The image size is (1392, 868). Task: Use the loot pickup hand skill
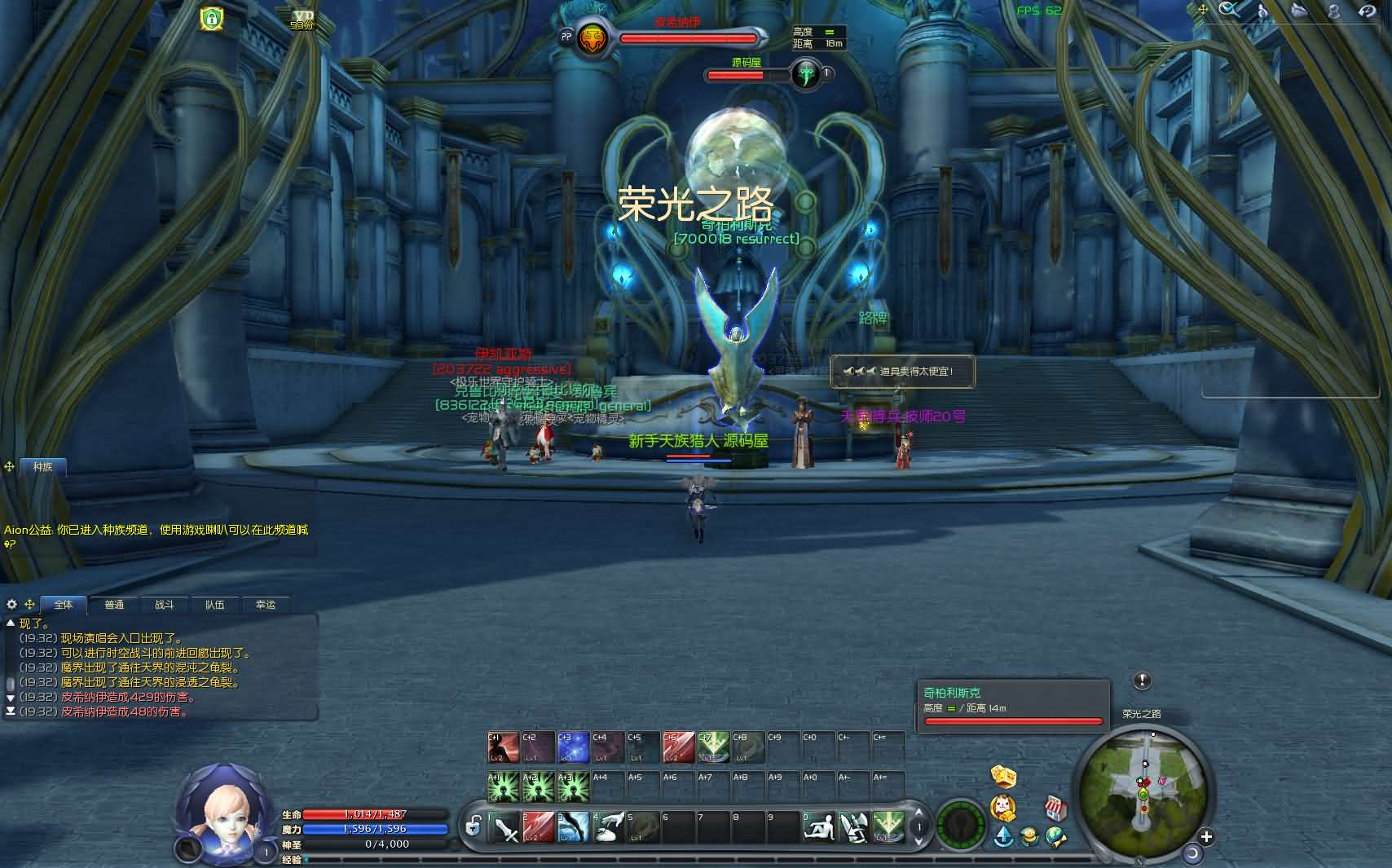pyautogui.click(x=609, y=828)
